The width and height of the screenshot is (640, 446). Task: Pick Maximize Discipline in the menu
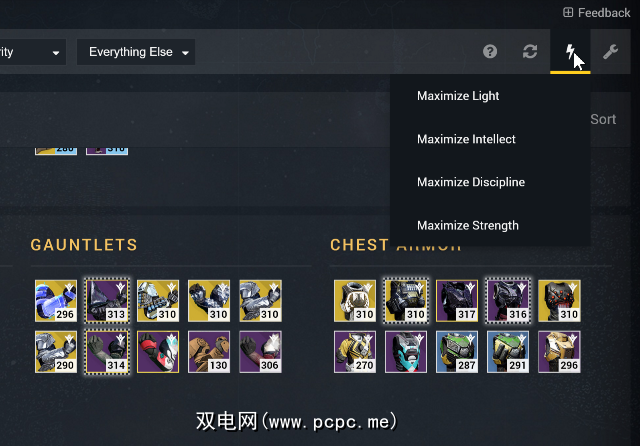tap(470, 182)
